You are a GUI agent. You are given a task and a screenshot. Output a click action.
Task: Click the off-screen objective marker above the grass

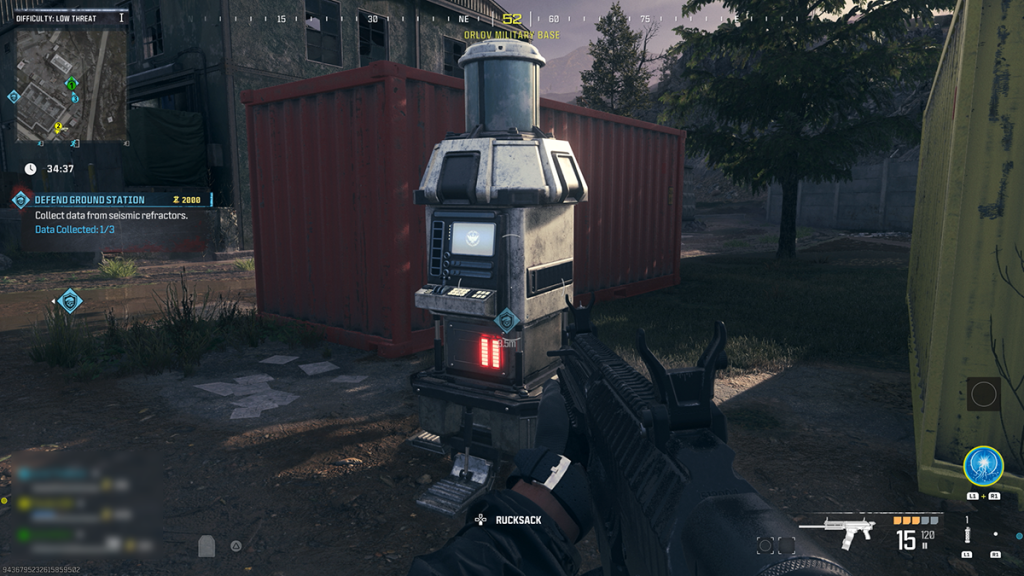click(x=69, y=300)
